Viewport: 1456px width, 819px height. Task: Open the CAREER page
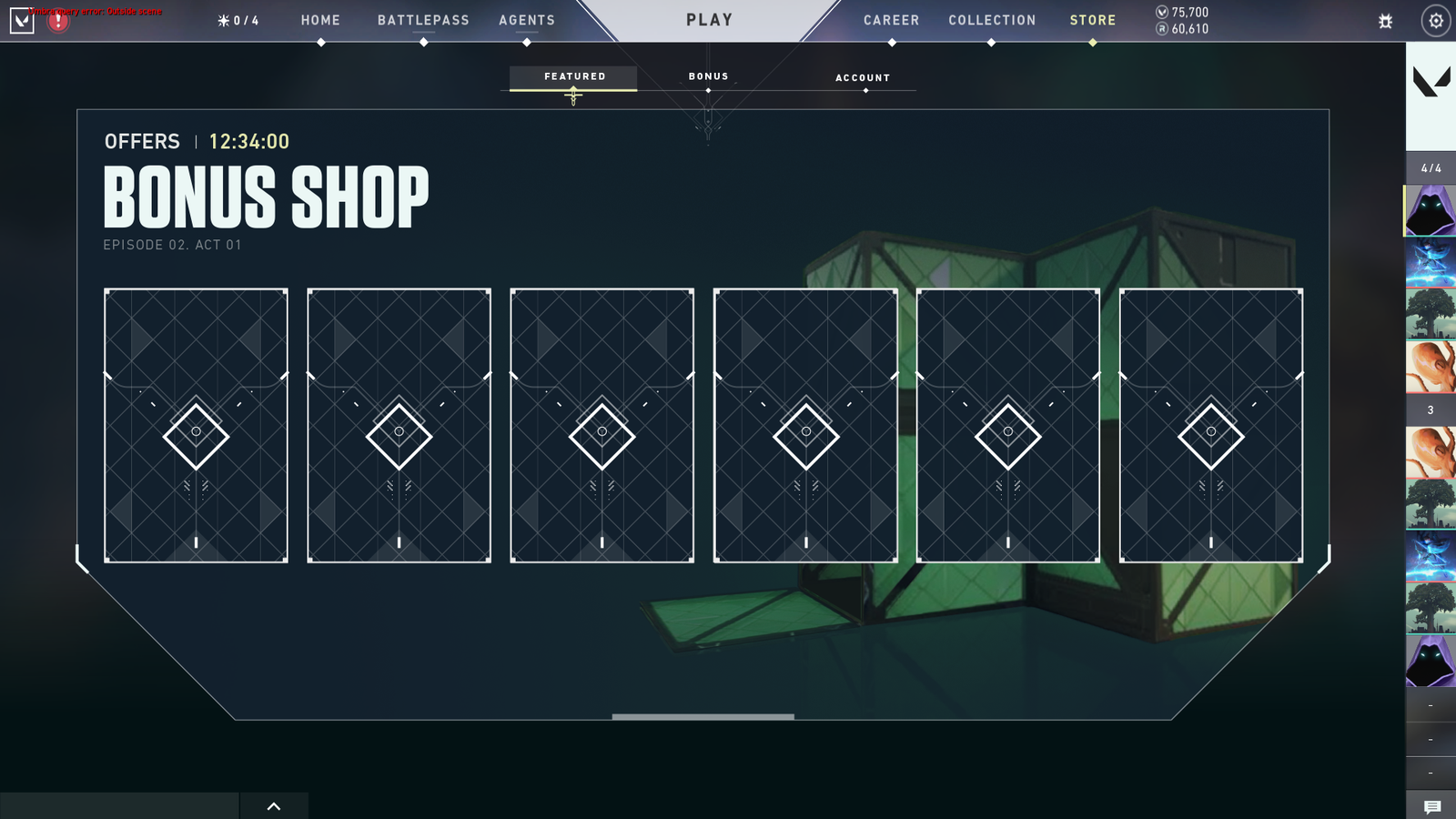[891, 20]
